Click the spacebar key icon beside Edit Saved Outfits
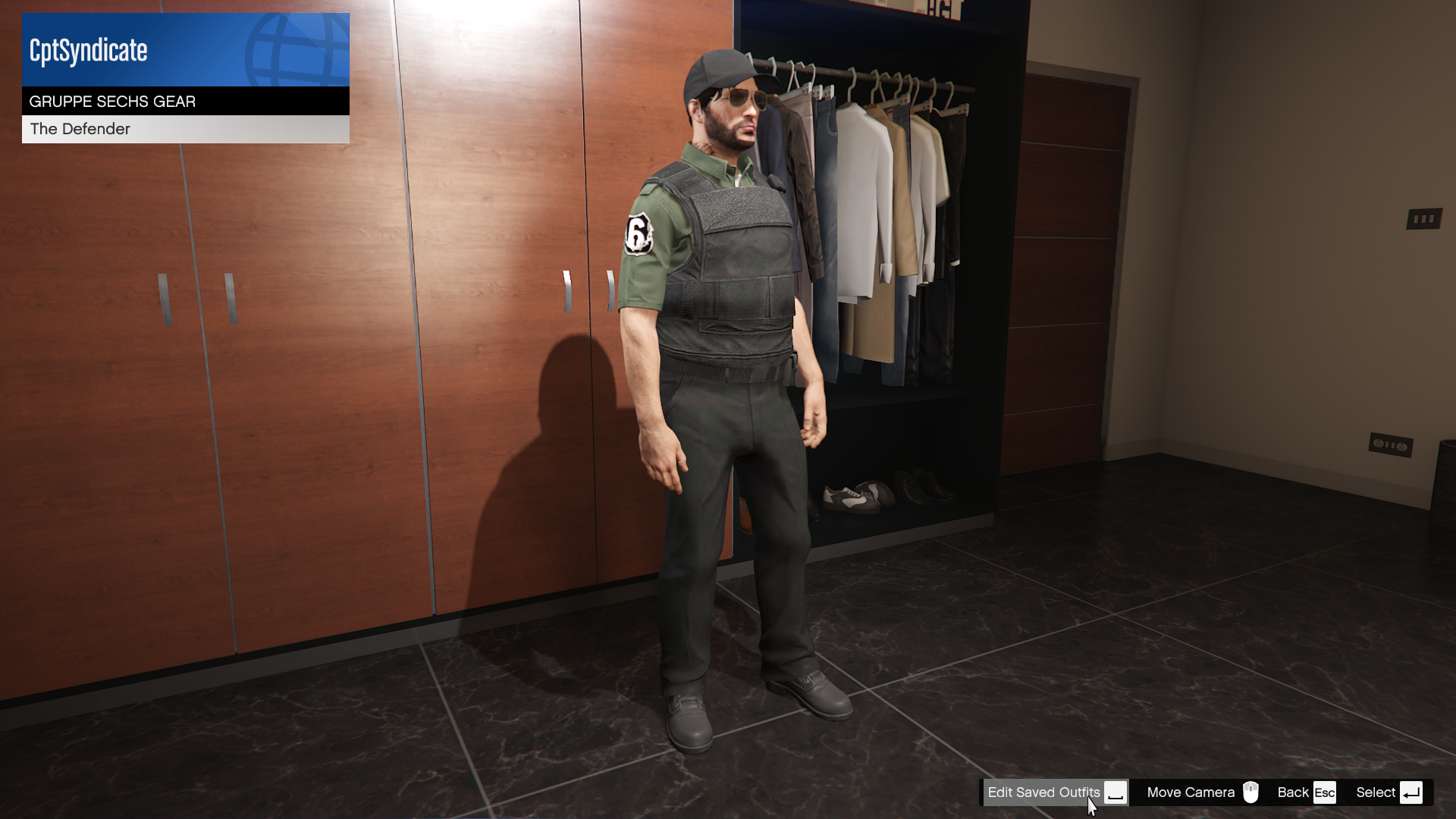The height and width of the screenshot is (819, 1456). pos(1117,792)
